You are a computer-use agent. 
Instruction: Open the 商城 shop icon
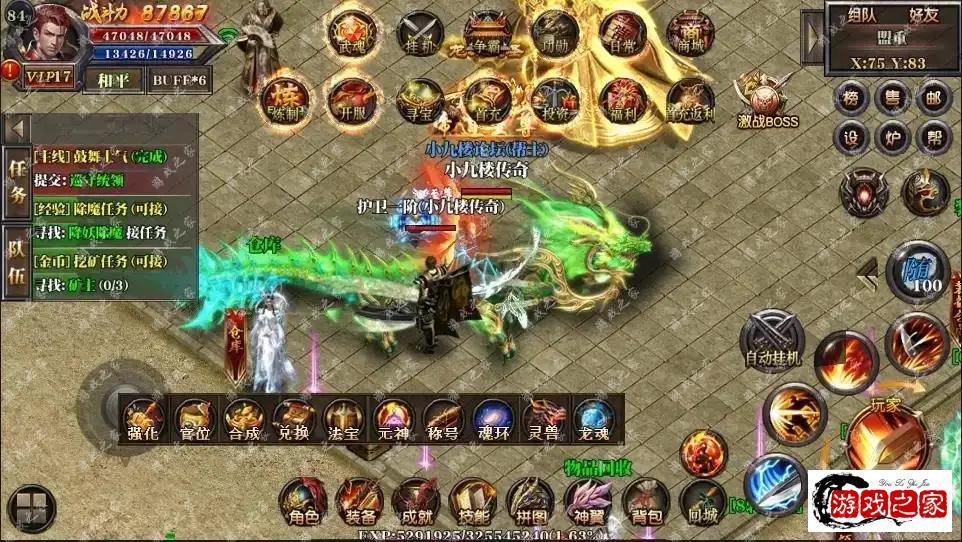(x=691, y=33)
